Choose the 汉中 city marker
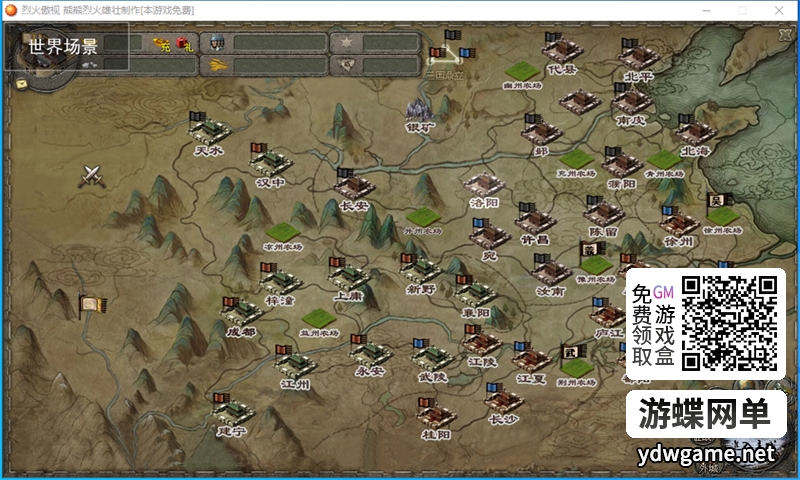800x480 pixels. 270,160
